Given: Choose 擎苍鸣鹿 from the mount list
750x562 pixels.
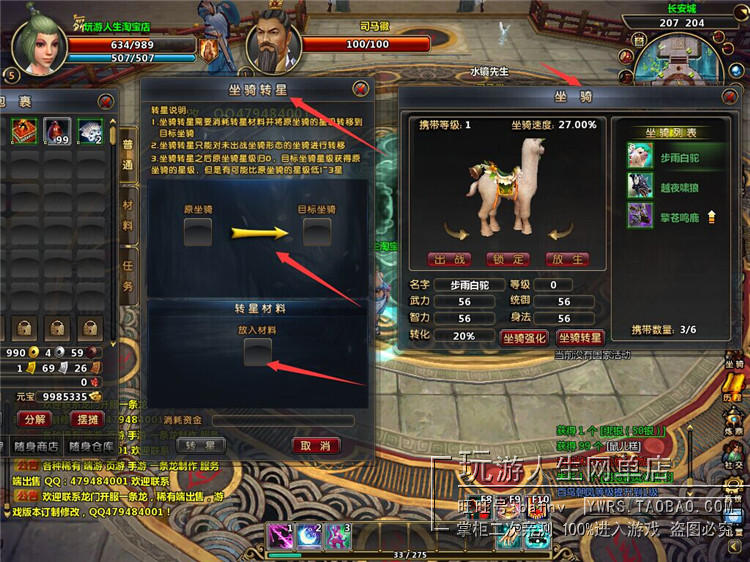Looking at the screenshot, I should (661, 213).
